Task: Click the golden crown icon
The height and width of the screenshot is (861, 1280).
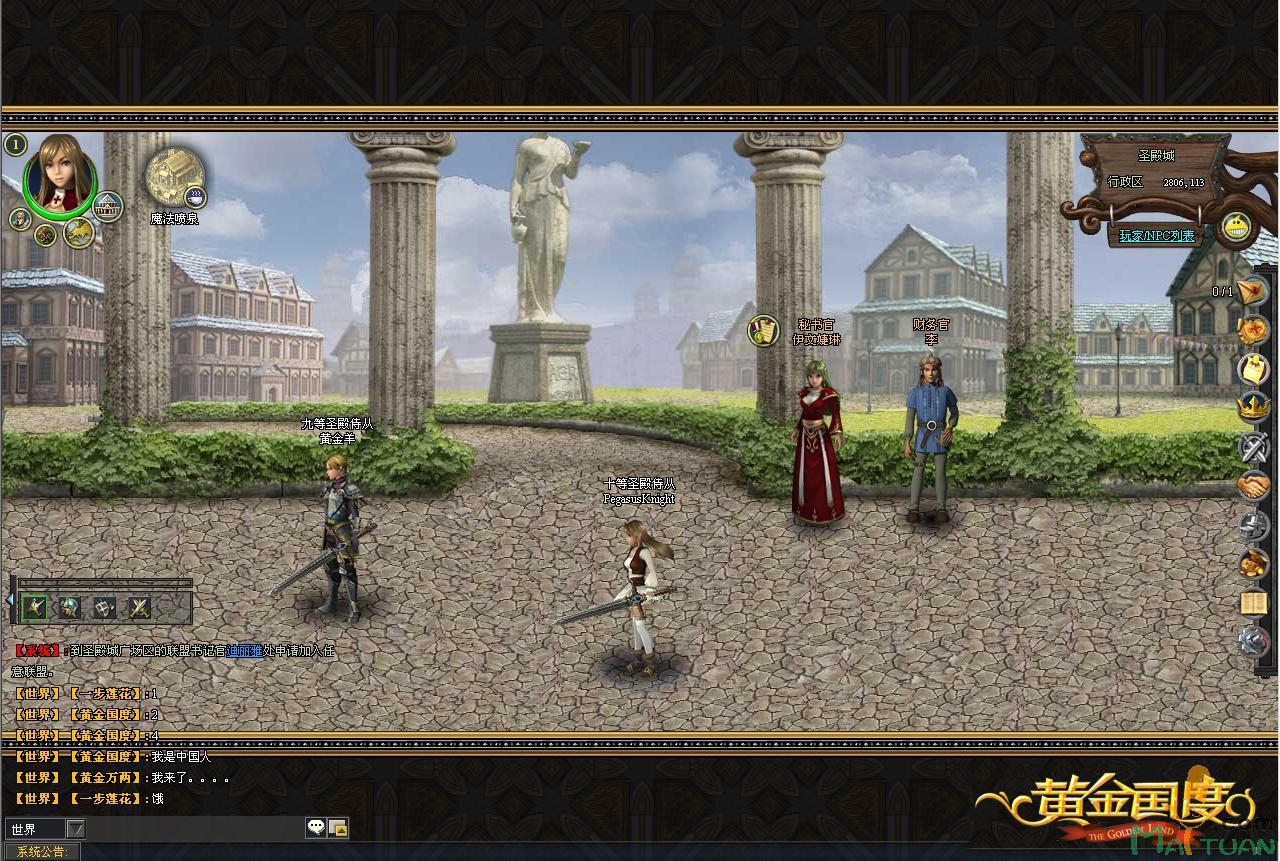Action: pos(1253,408)
